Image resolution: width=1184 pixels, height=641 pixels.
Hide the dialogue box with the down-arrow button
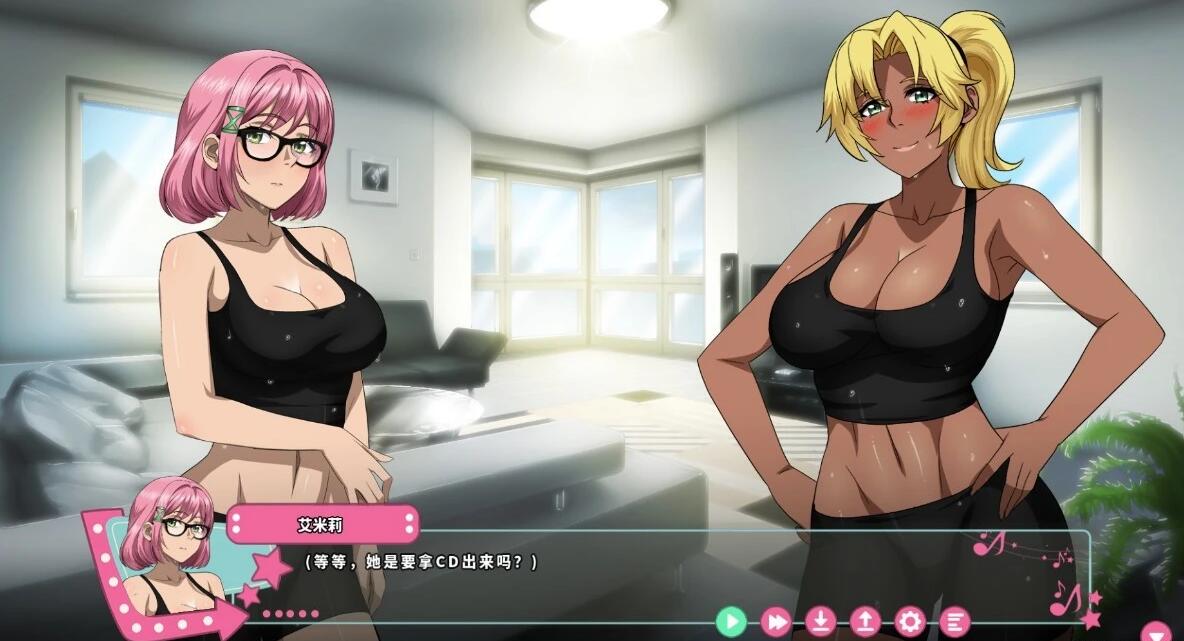coord(1158,632)
